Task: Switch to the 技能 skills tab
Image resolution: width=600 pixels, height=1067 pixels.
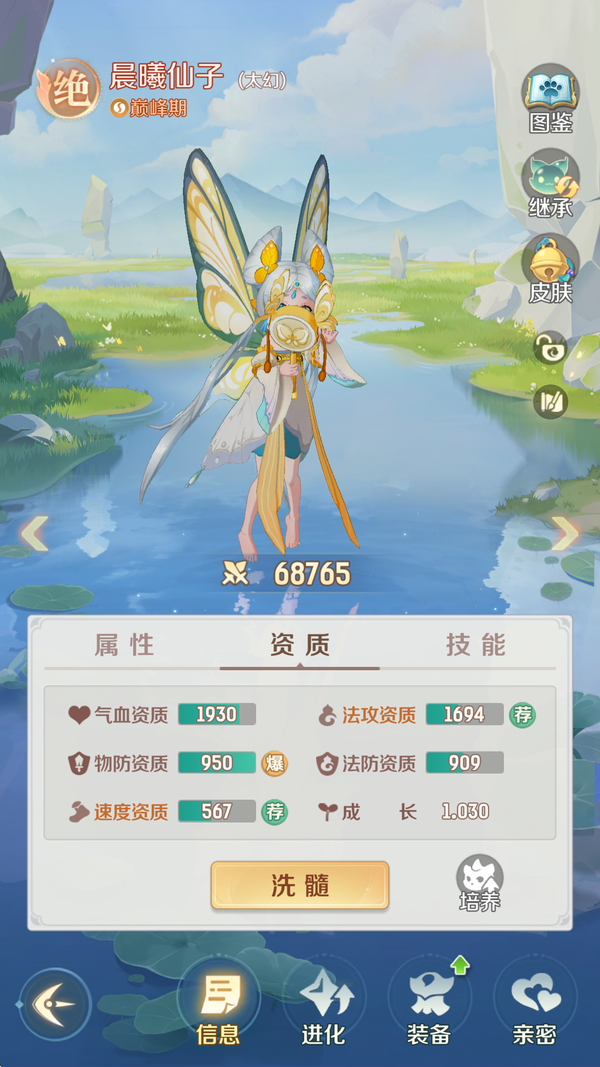Action: click(475, 645)
